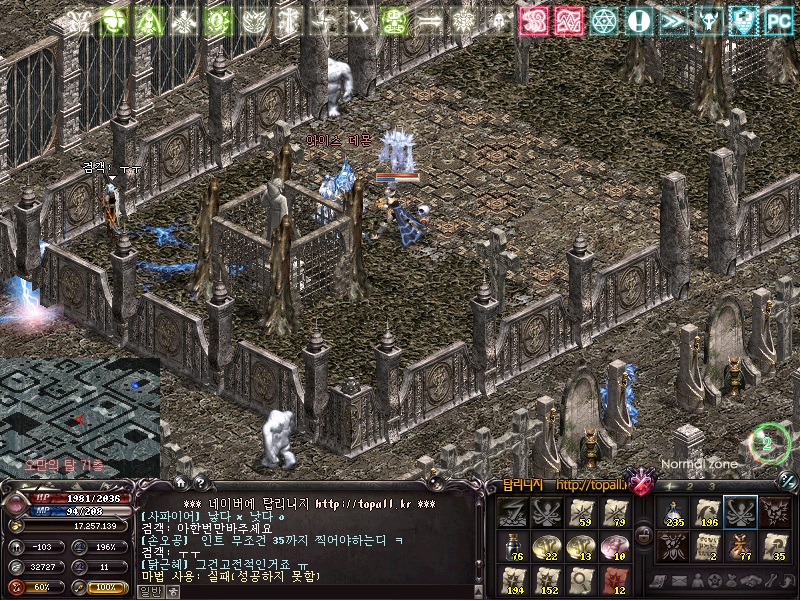This screenshot has height=601, width=801.
Task: Use the blue potion with 235 count
Action: (674, 512)
